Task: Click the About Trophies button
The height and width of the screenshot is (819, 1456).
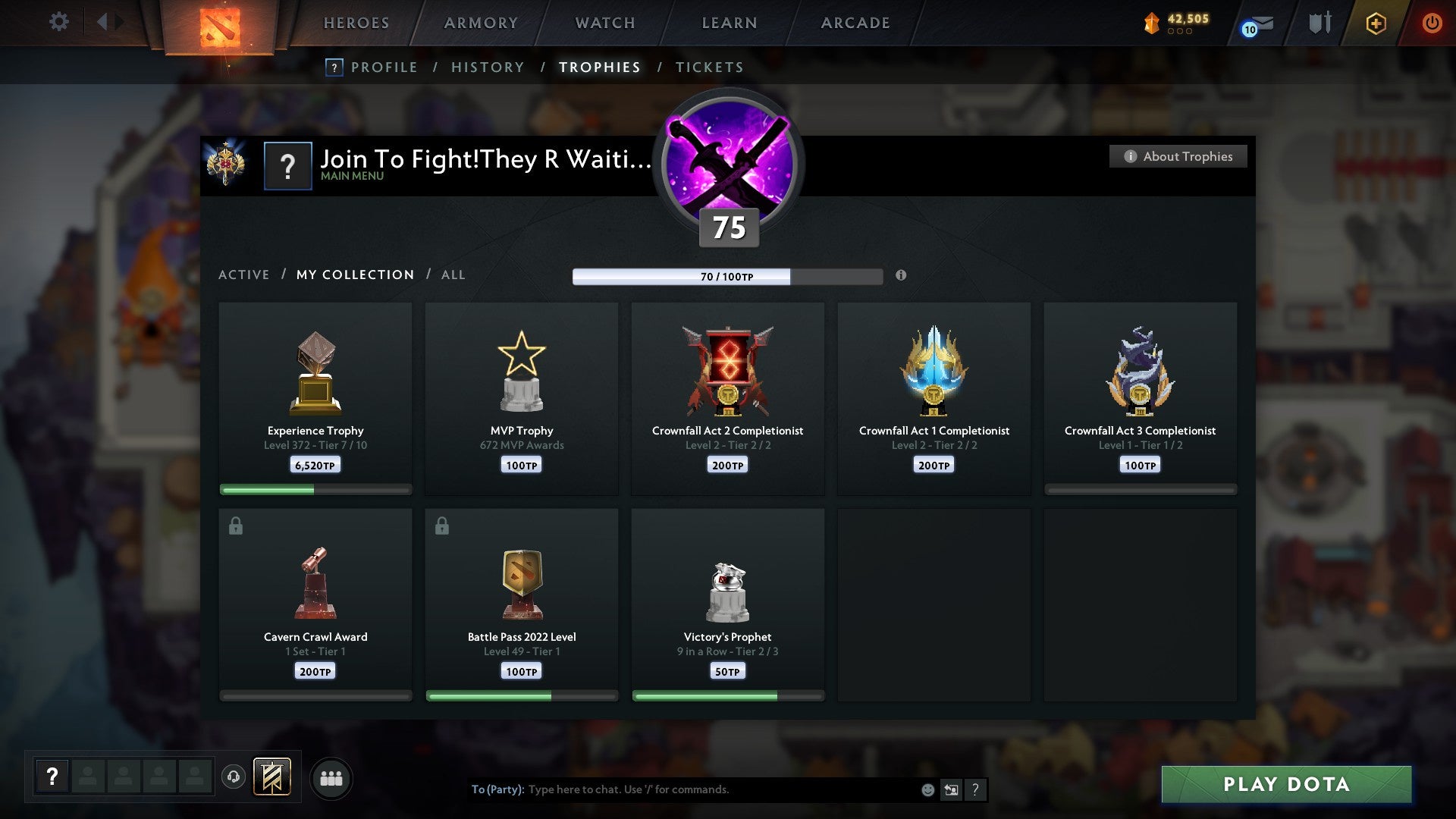Action: tap(1178, 156)
